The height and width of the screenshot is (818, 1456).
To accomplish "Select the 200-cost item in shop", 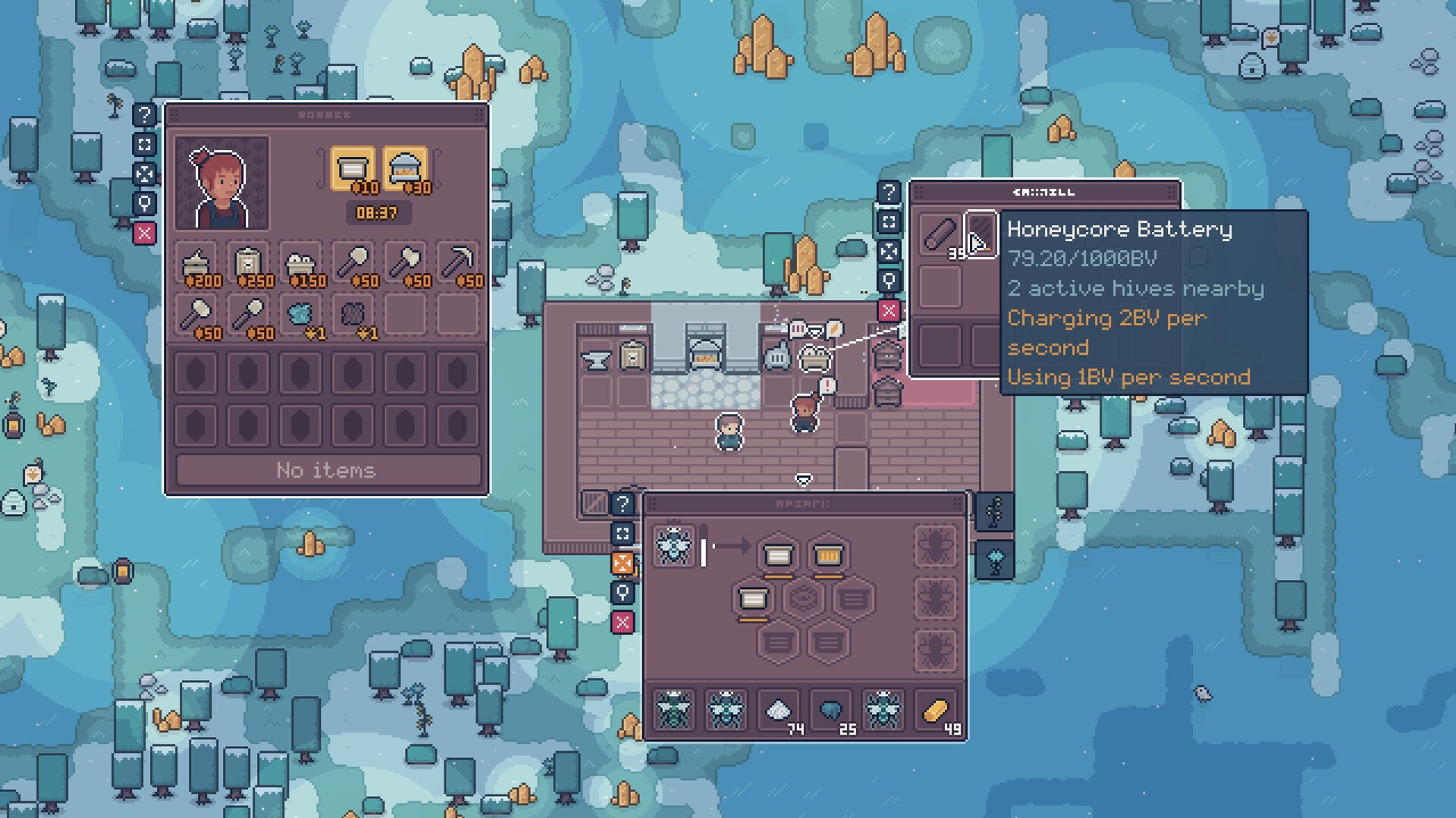I will point(196,265).
